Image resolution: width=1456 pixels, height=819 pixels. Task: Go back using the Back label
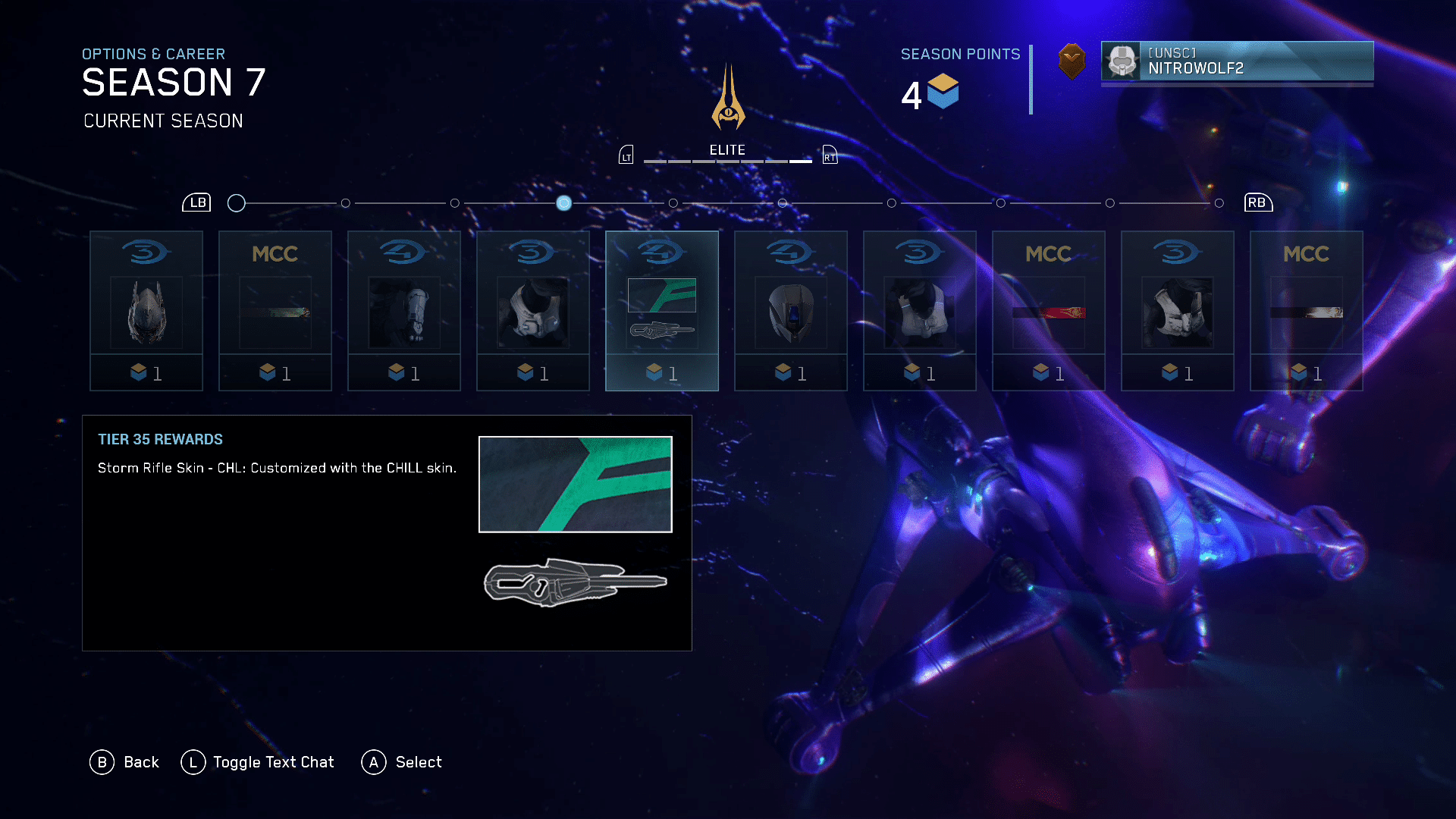141,762
